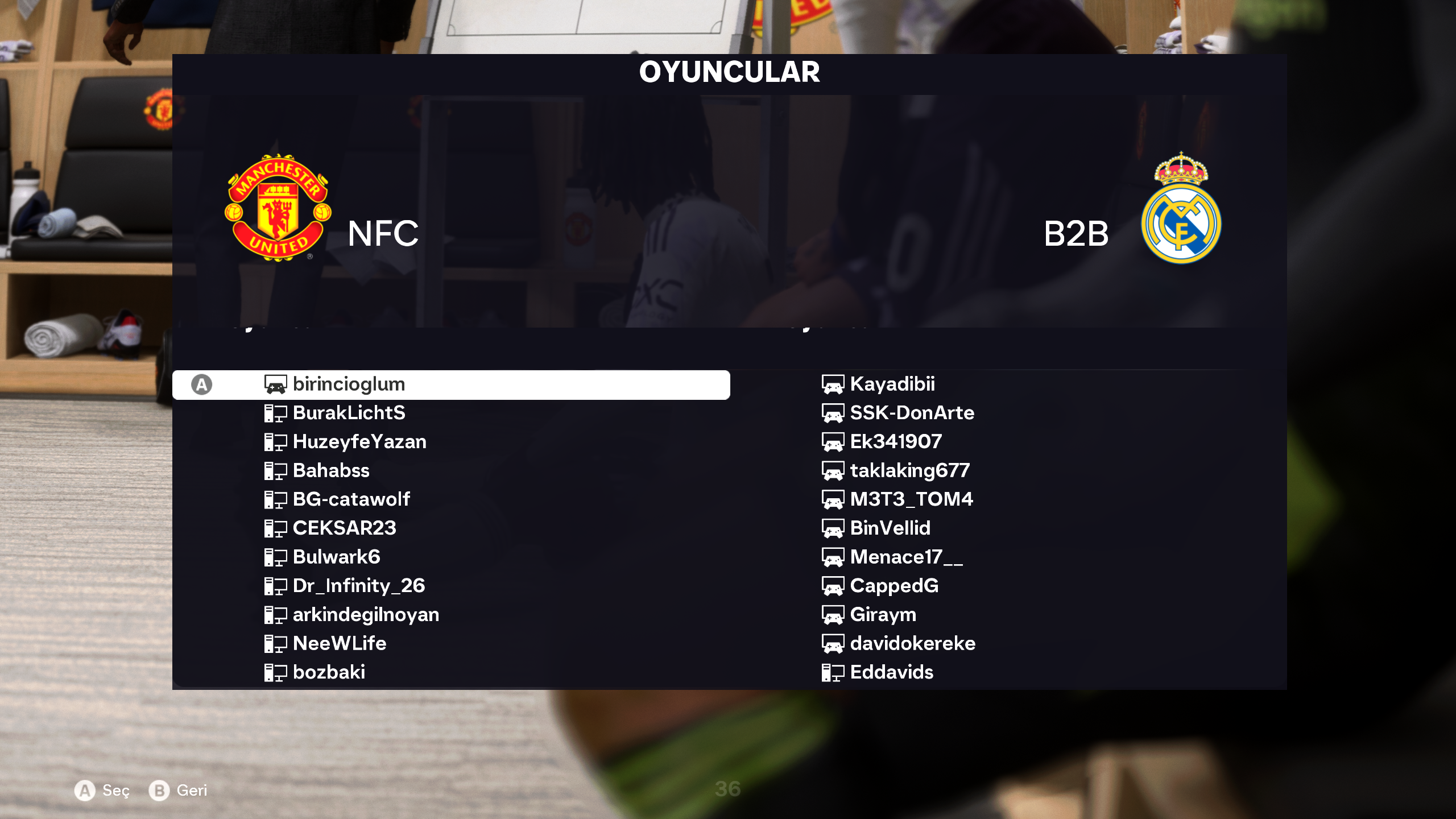Select player HuzeyfeYazan
This screenshot has height=819, width=1456.
pos(359,442)
